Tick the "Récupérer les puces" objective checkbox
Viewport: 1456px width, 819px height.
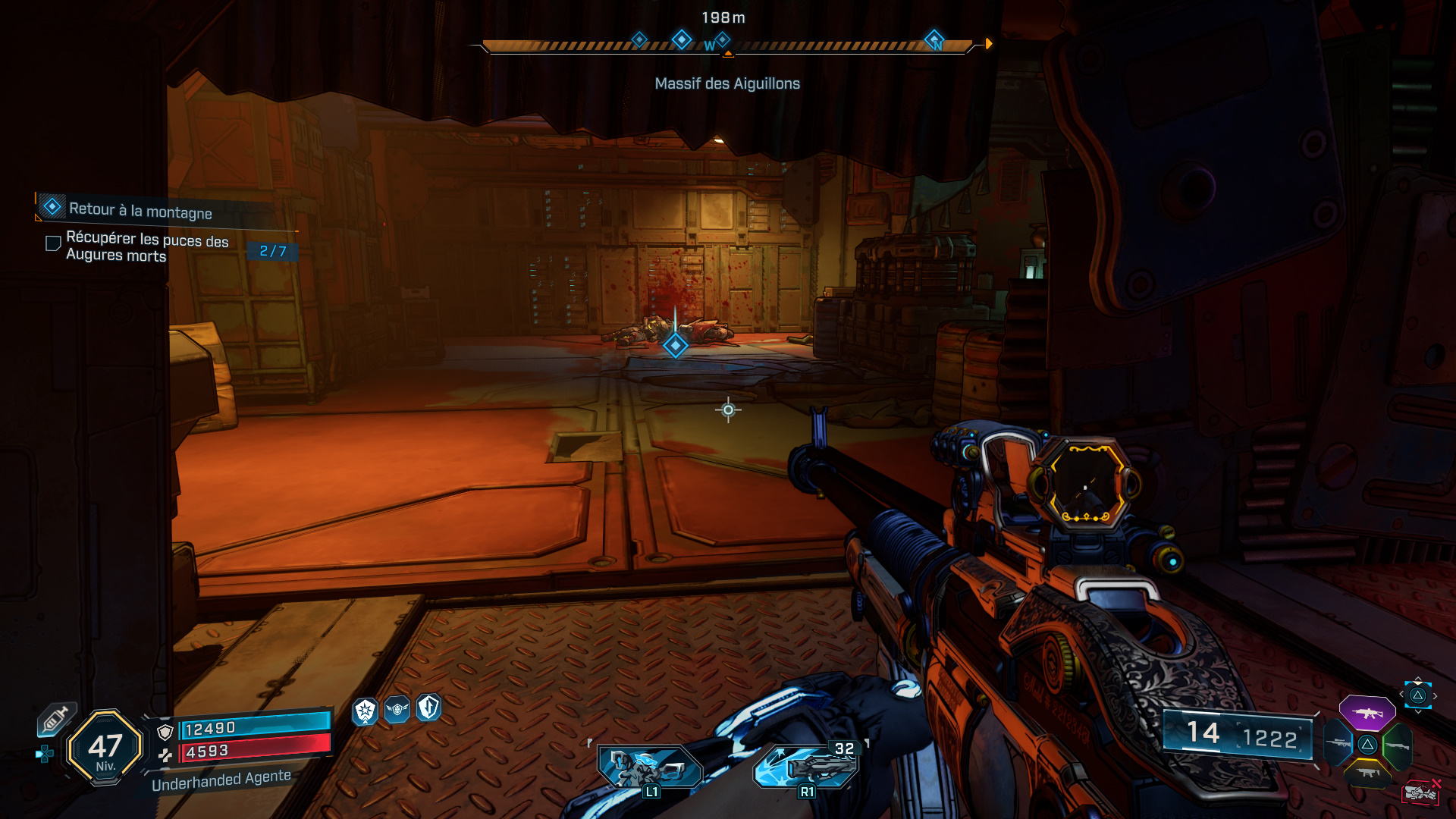(53, 243)
